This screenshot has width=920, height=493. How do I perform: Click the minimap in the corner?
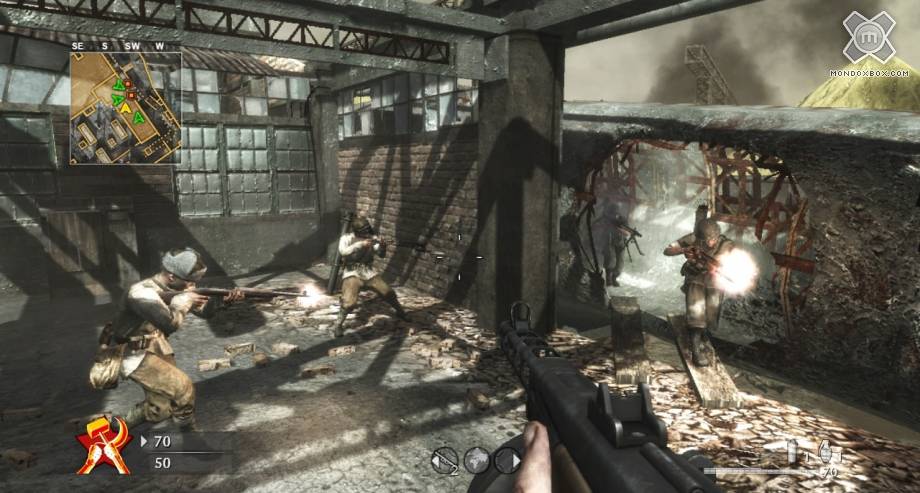click(125, 108)
